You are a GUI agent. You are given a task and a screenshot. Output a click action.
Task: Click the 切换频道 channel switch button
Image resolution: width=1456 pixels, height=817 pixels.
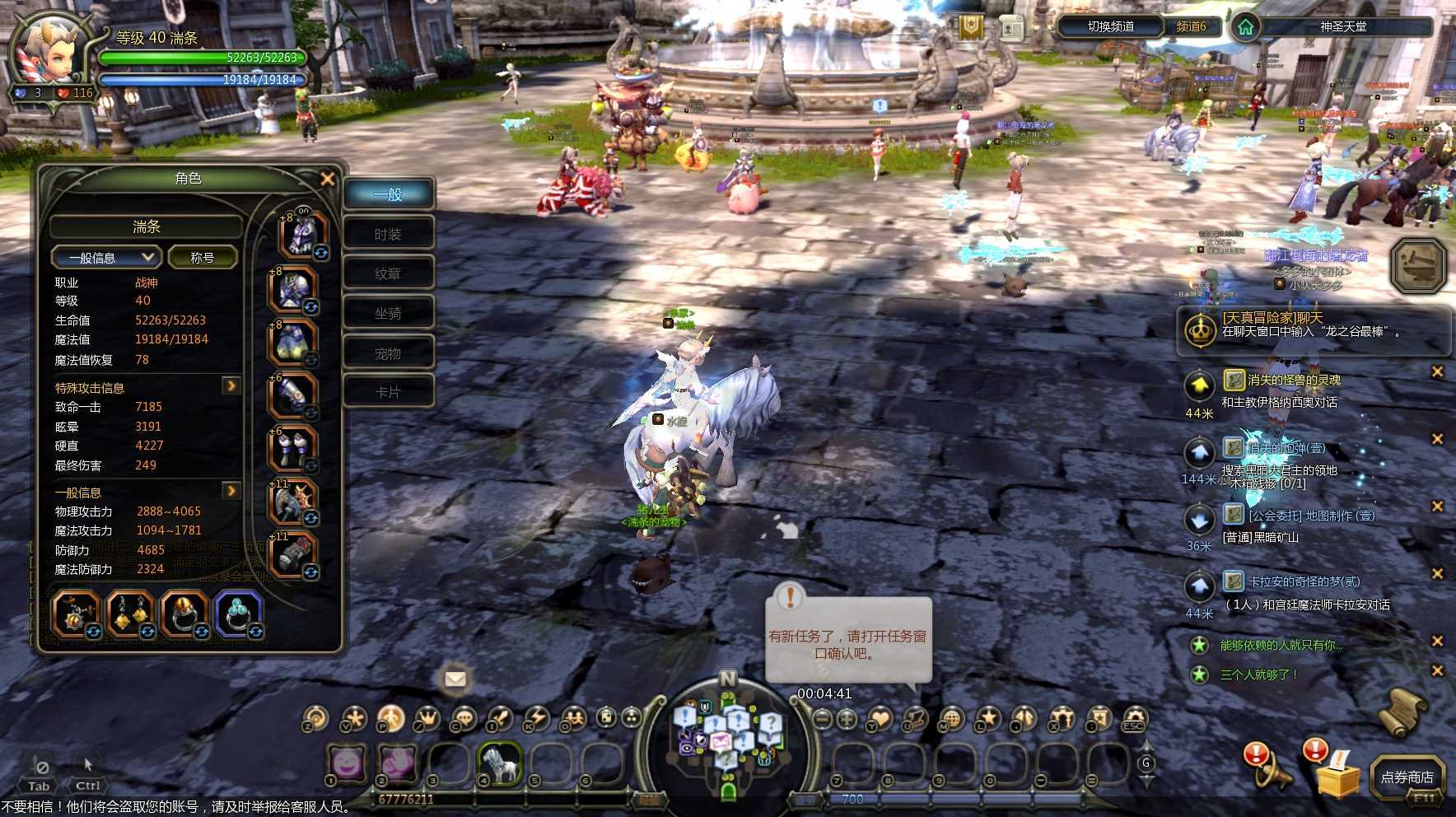(x=1110, y=26)
